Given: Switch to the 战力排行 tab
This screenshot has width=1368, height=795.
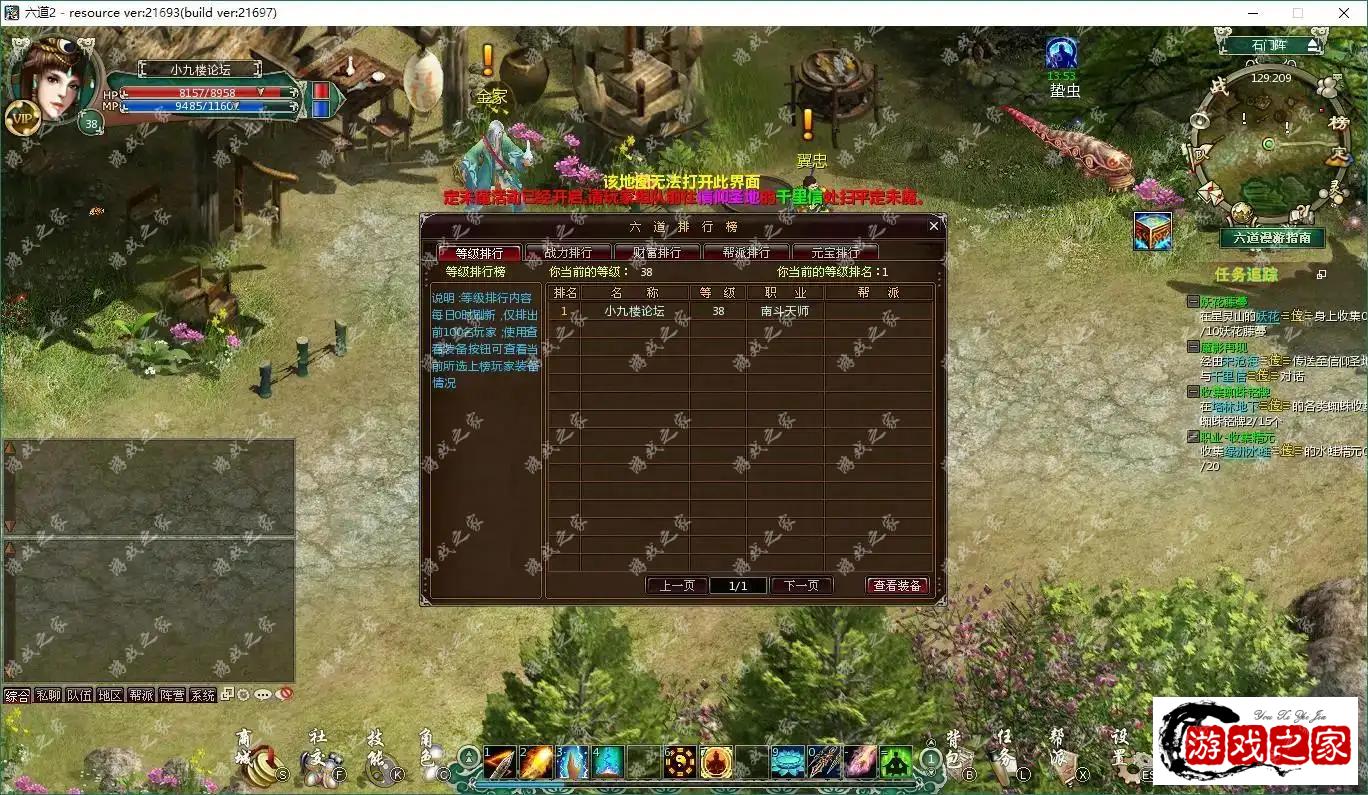Looking at the screenshot, I should click(567, 252).
